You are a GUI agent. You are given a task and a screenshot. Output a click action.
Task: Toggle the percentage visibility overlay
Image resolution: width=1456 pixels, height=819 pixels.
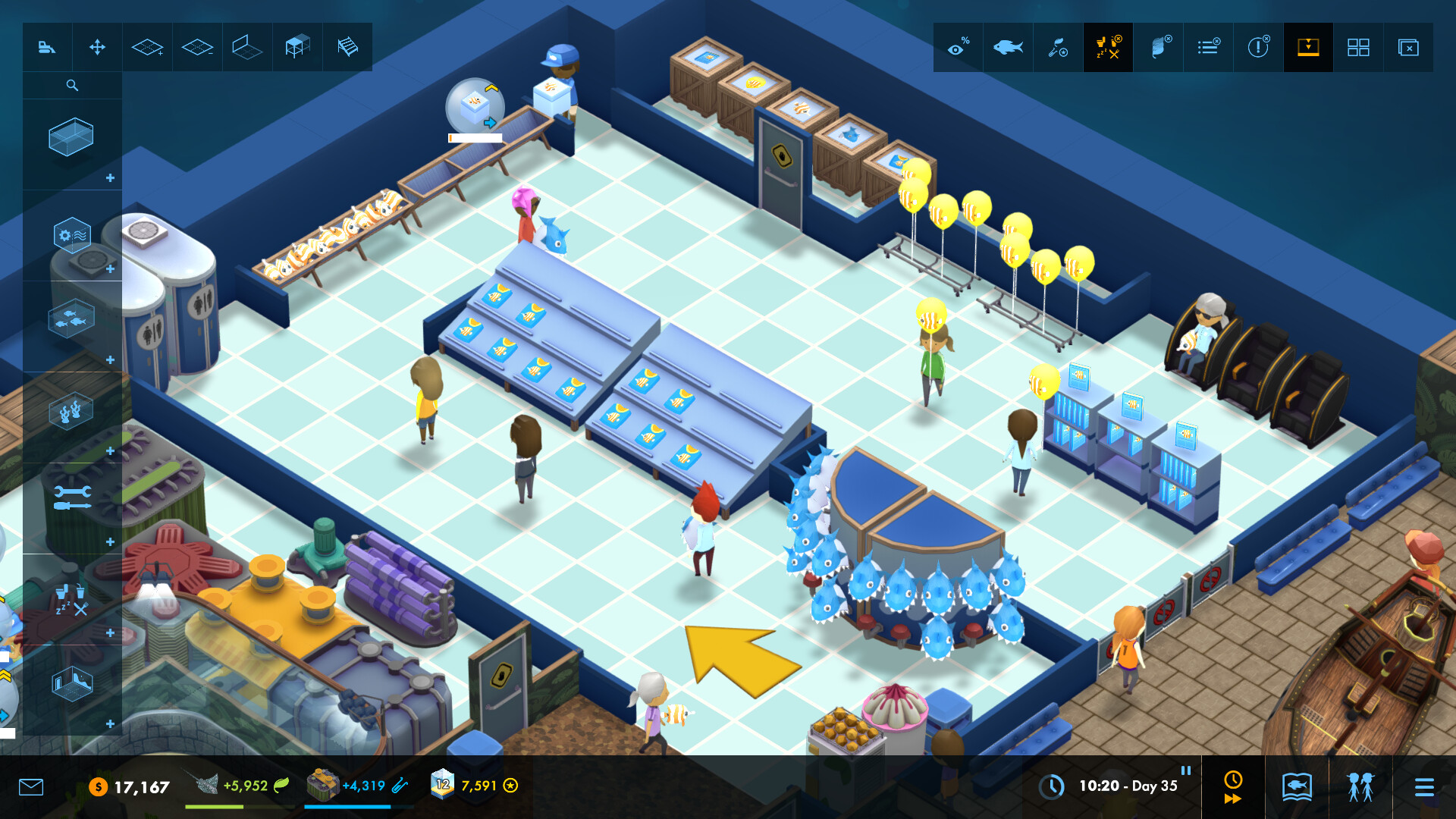957,47
